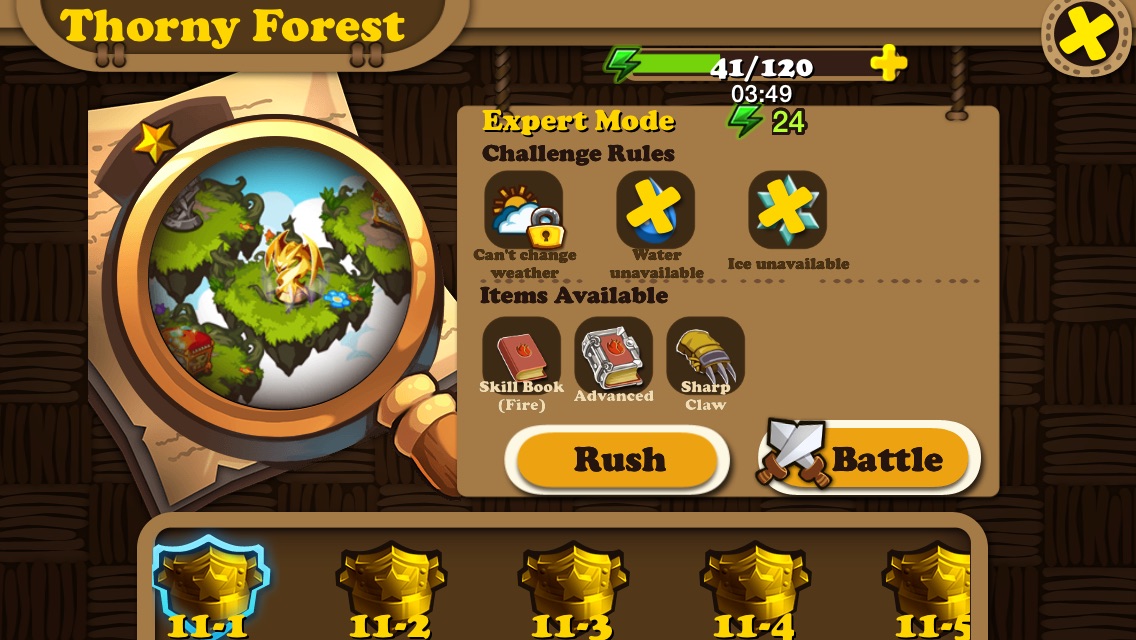This screenshot has height=640, width=1136.
Task: Inspect the Skill Book (Fire) item
Action: coord(521,353)
